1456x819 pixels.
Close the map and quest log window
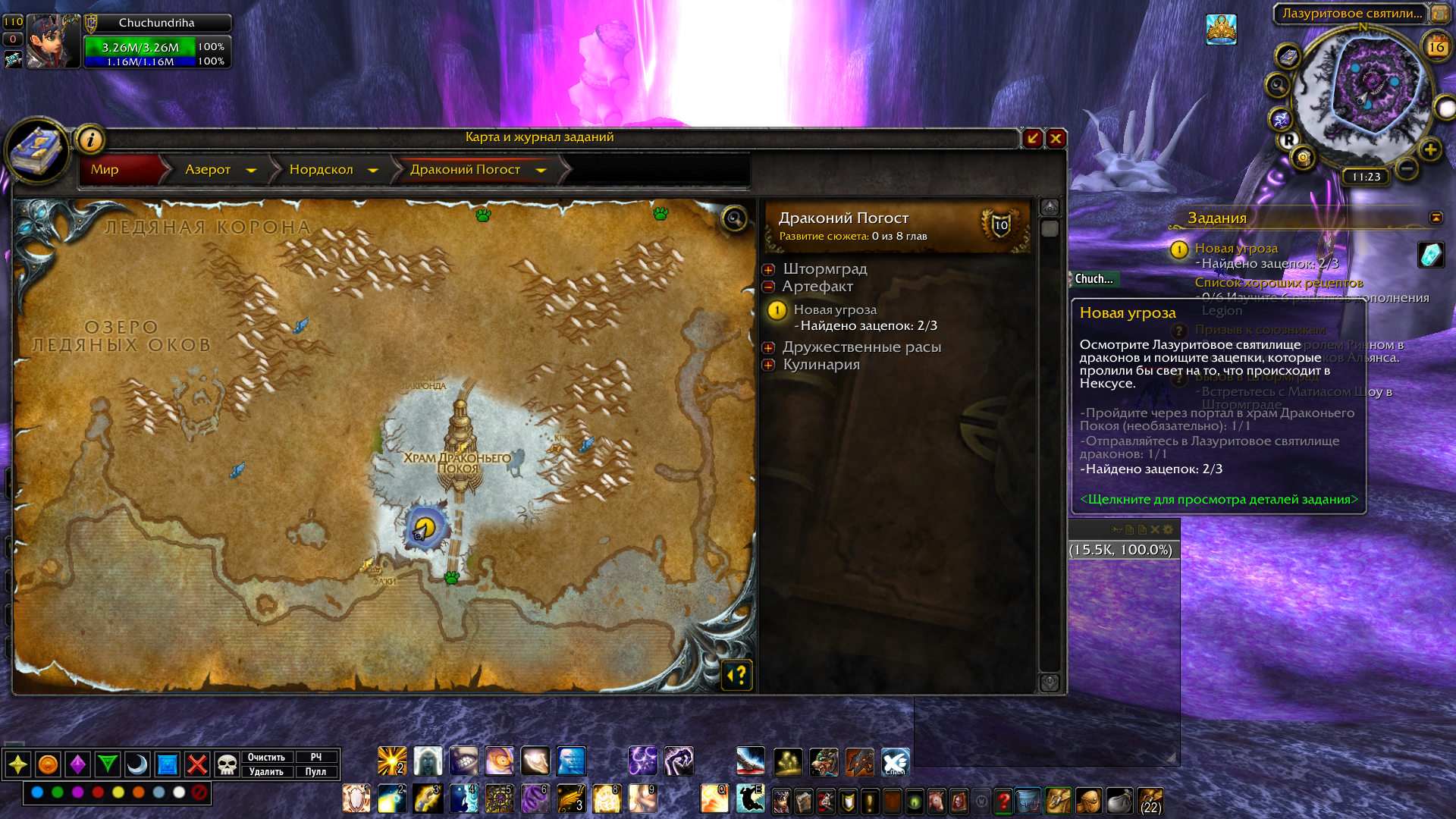coord(1056,138)
